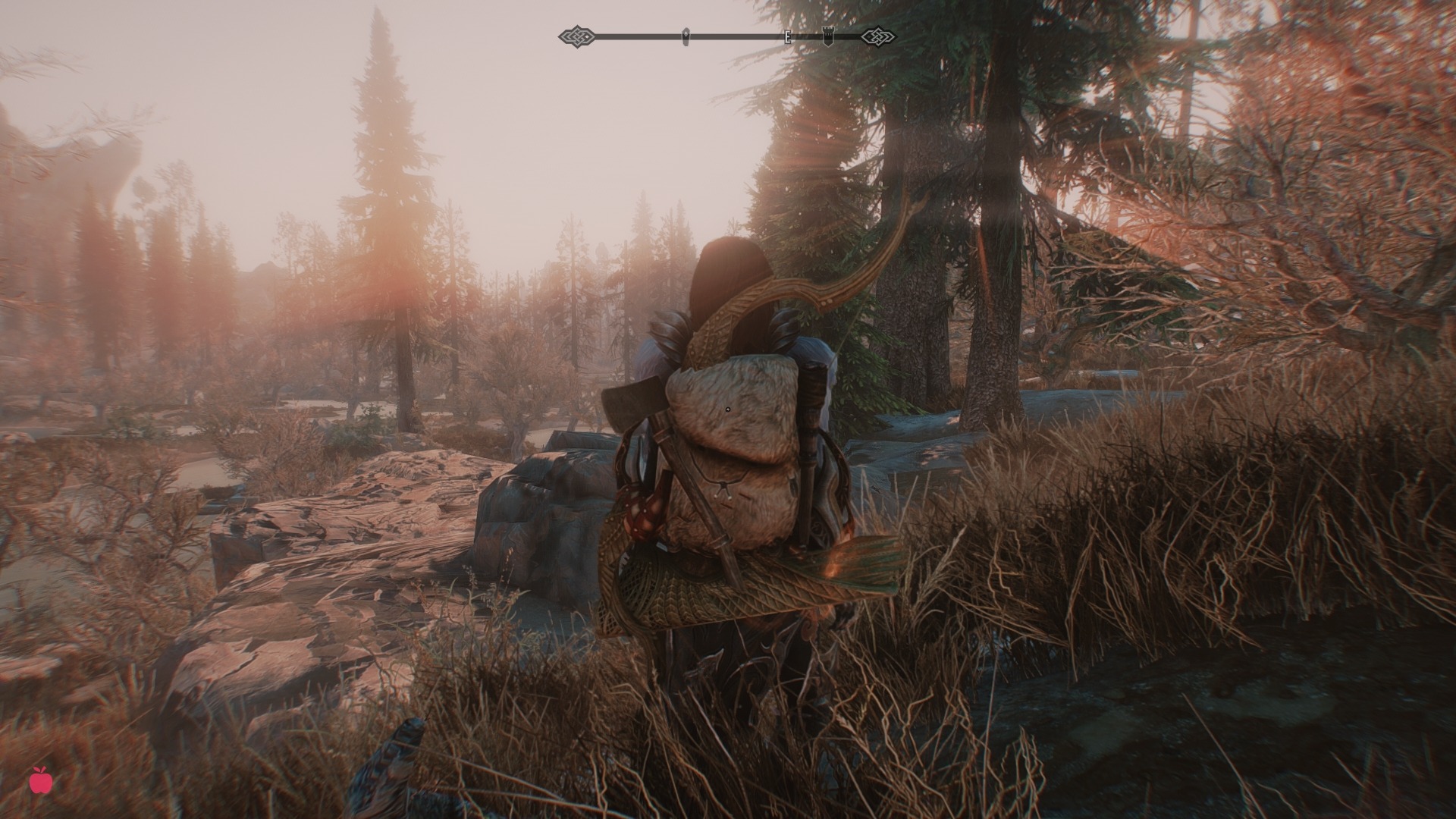Click the knotwork ornament at compass left end

[x=577, y=35]
